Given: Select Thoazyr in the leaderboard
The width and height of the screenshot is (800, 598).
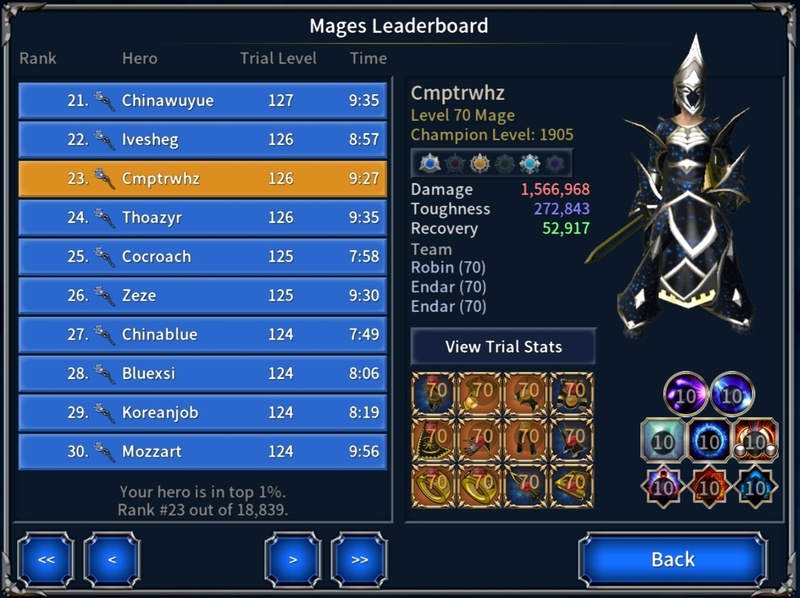Looking at the screenshot, I should click(x=202, y=218).
